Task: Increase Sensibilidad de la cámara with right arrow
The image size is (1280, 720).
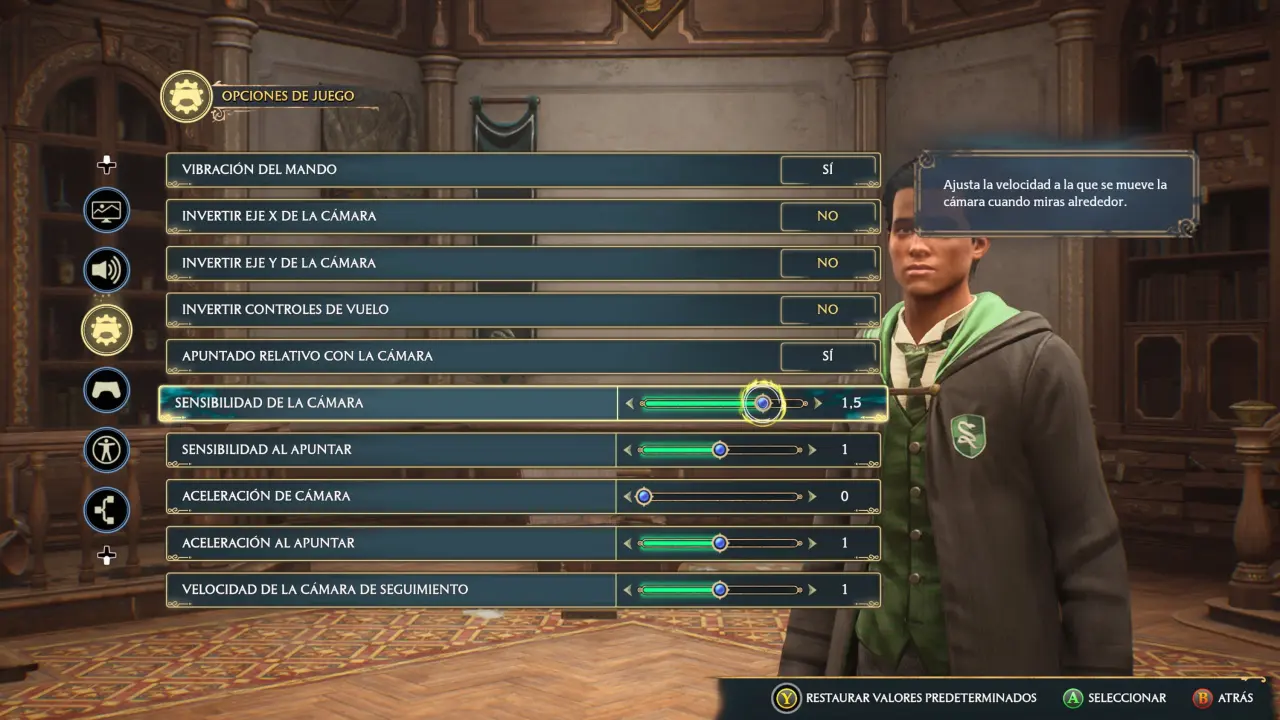Action: click(x=818, y=403)
